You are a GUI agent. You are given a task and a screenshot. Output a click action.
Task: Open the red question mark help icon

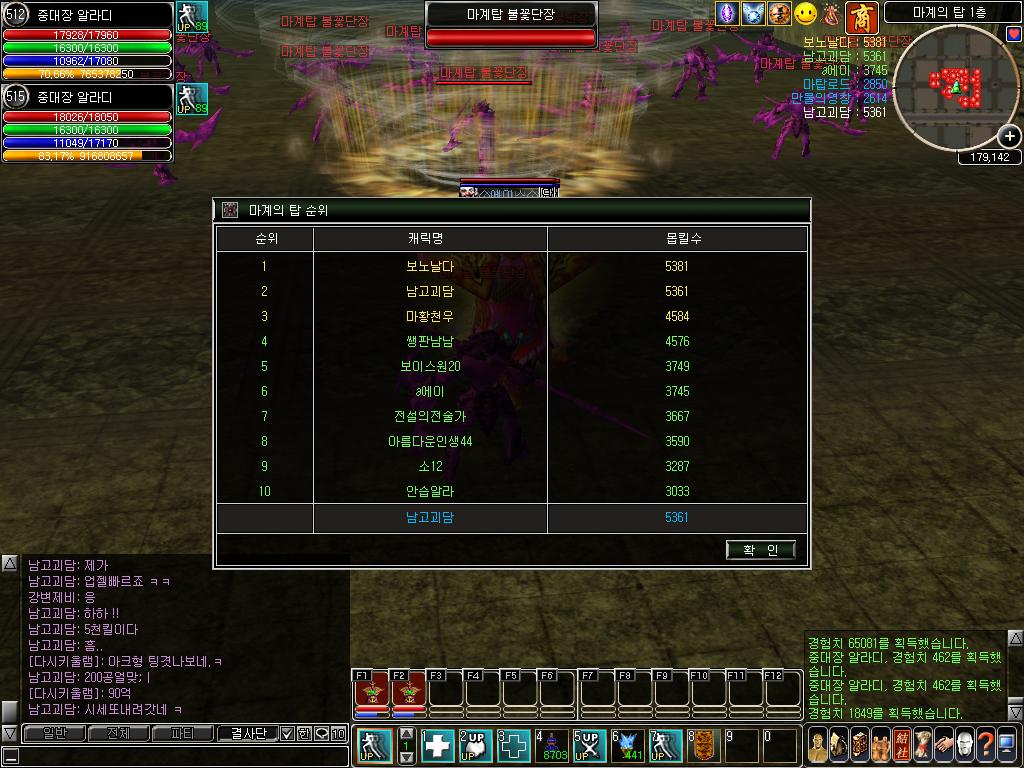[986, 745]
